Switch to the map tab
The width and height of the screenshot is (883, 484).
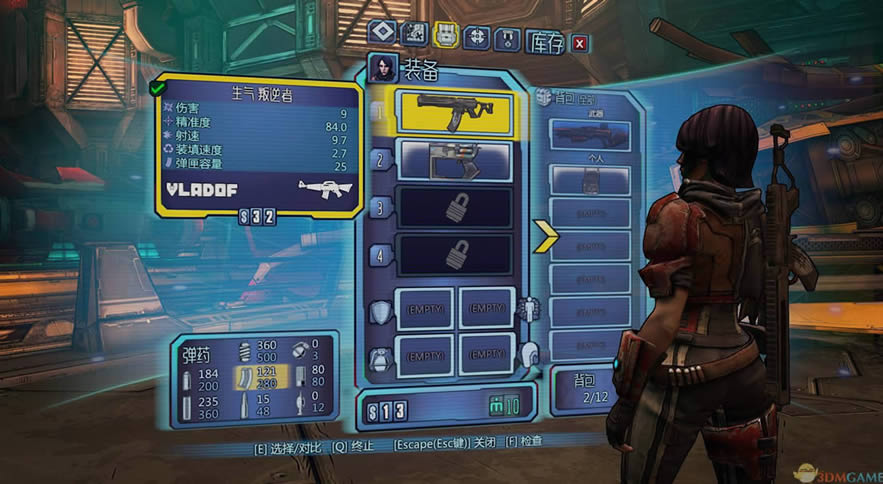(414, 36)
